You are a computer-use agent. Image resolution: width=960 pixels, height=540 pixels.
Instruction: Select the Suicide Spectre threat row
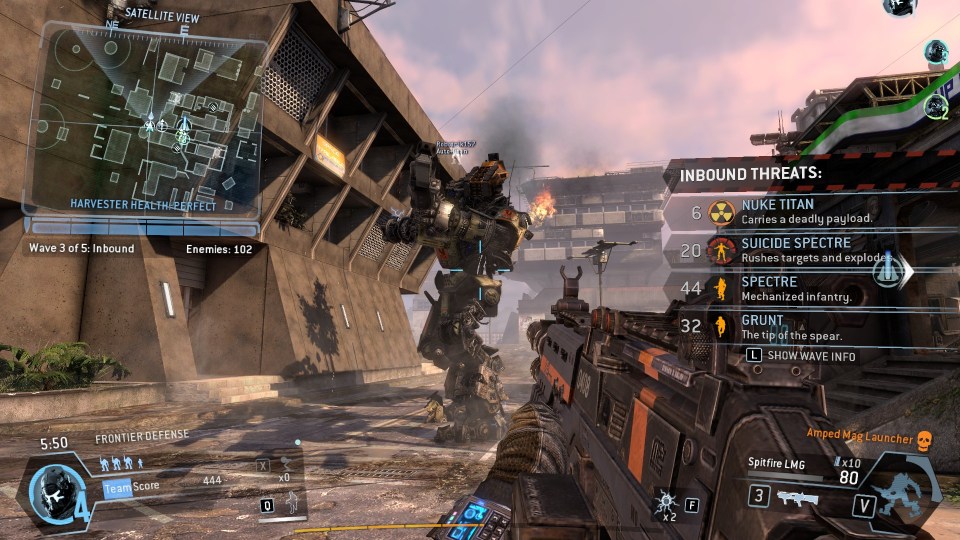point(790,250)
